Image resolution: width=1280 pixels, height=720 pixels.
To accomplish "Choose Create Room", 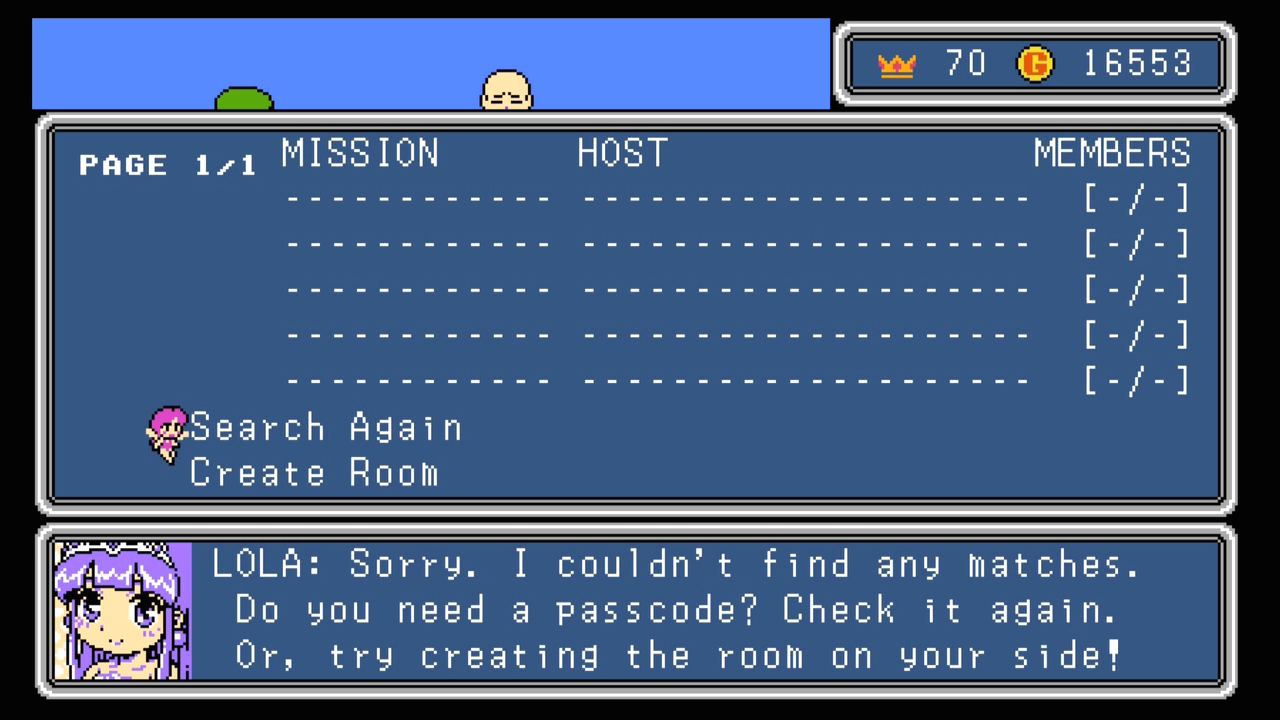I will [314, 473].
